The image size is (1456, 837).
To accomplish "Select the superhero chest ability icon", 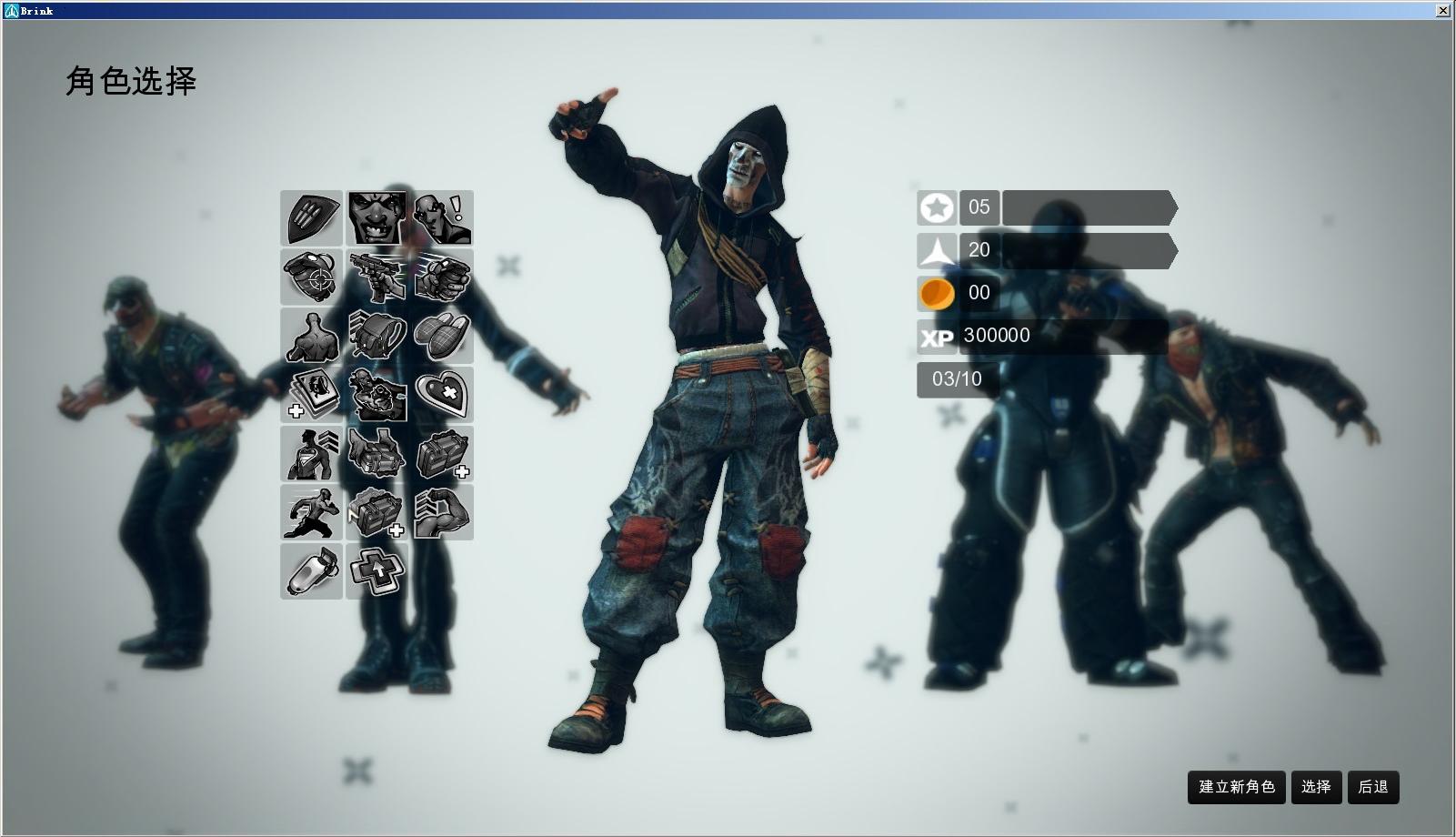I will tap(311, 453).
